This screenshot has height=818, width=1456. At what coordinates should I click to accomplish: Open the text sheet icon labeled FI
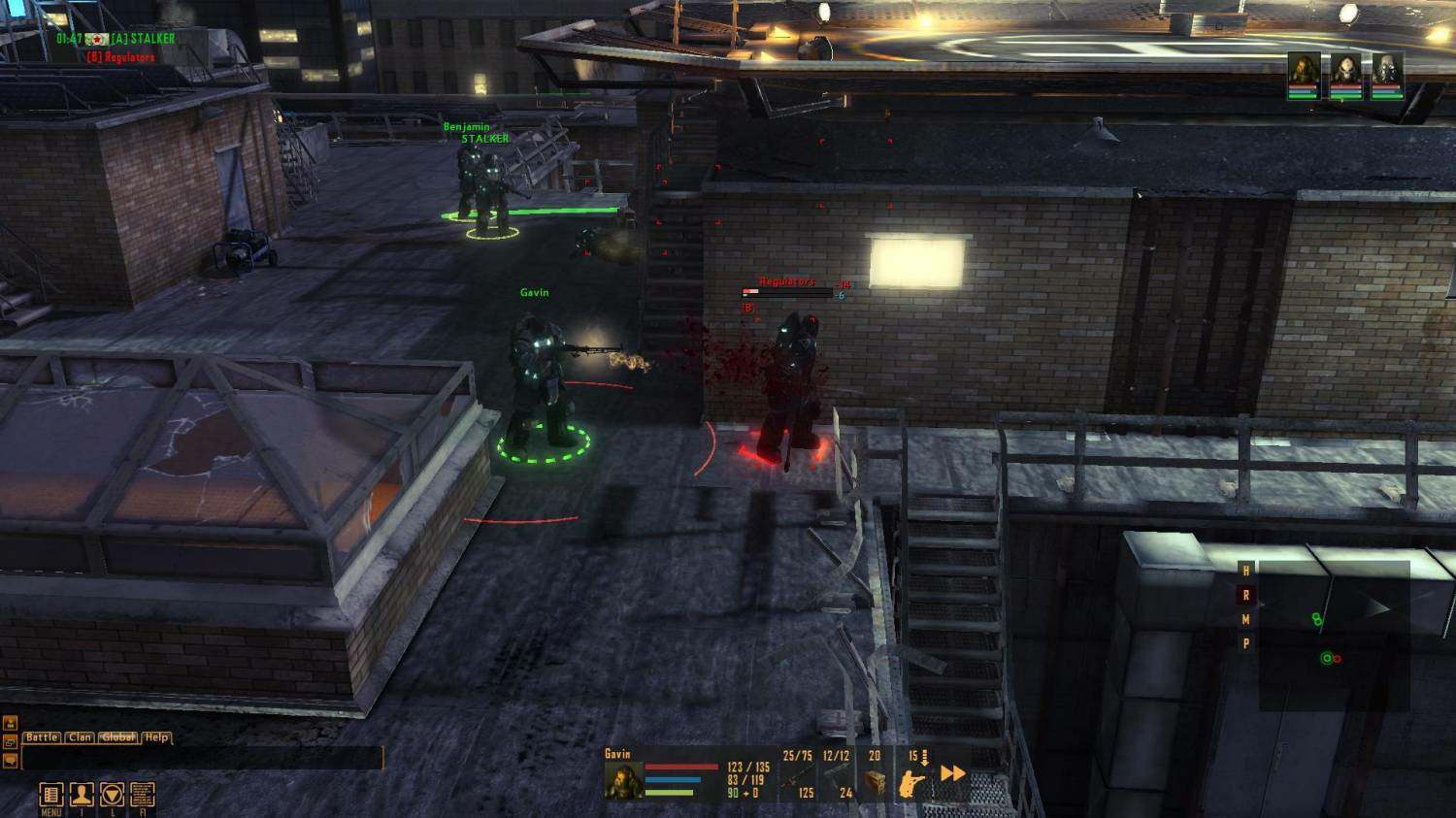tap(142, 795)
